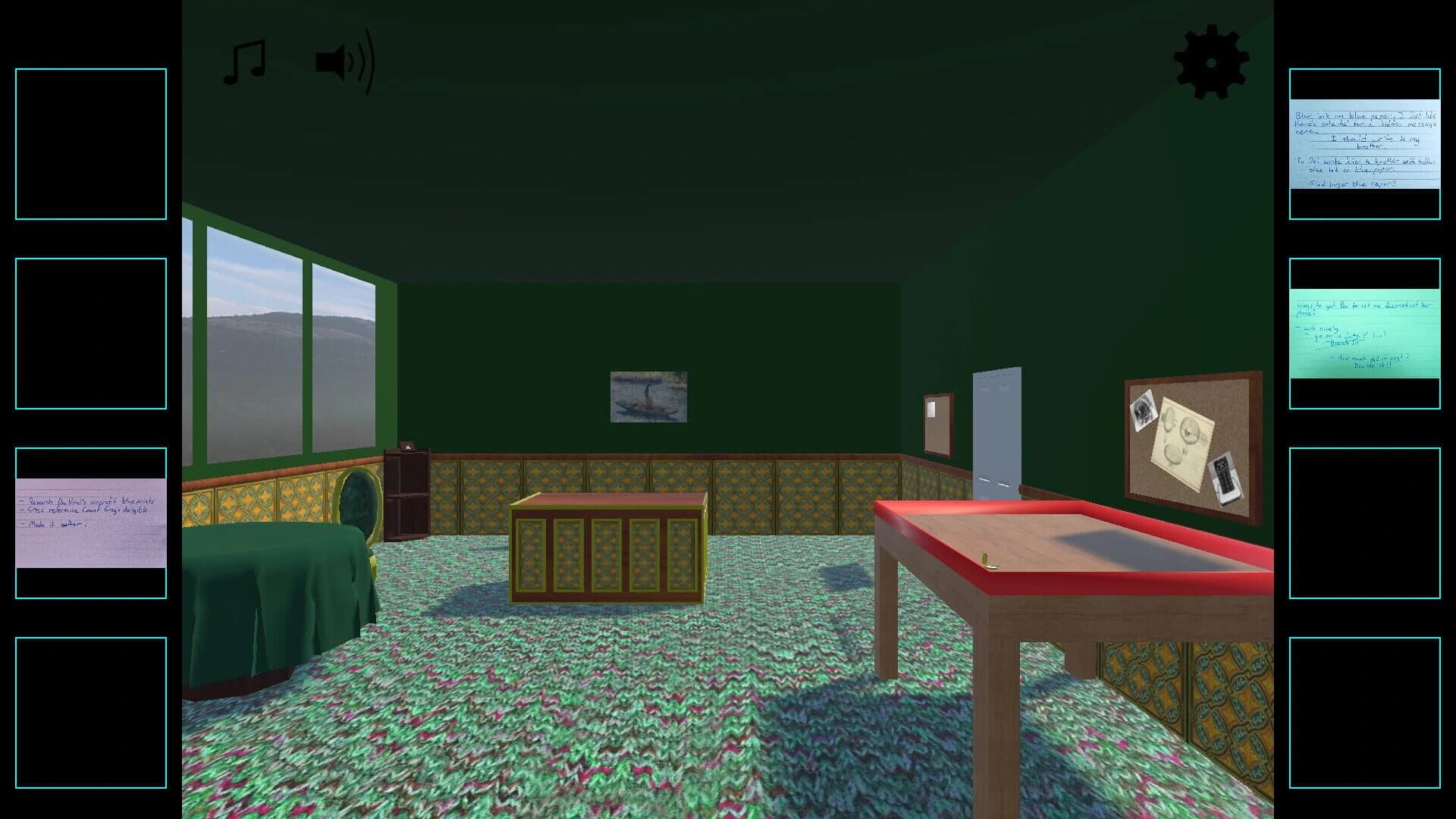Screen dimensions: 1456x819
Task: Toggle the background music note icon
Action: pos(244,61)
